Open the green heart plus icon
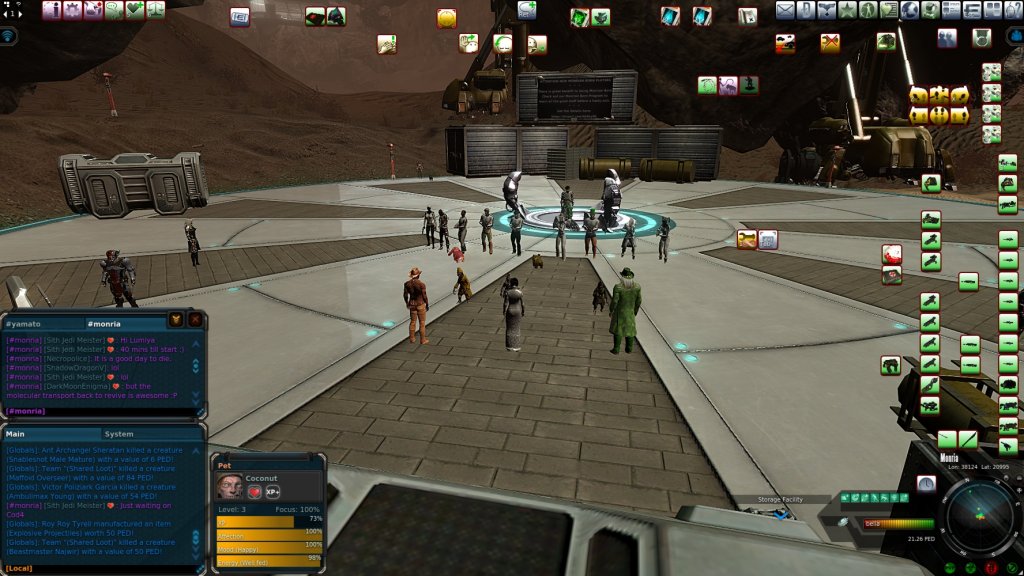 [136, 11]
